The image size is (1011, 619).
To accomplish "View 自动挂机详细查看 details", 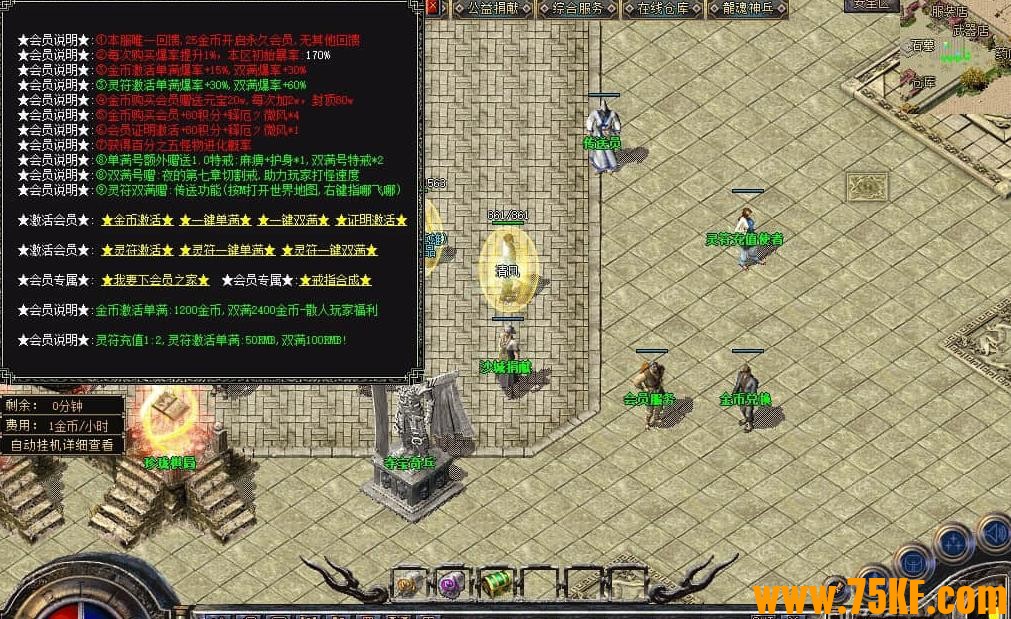I will click(63, 445).
